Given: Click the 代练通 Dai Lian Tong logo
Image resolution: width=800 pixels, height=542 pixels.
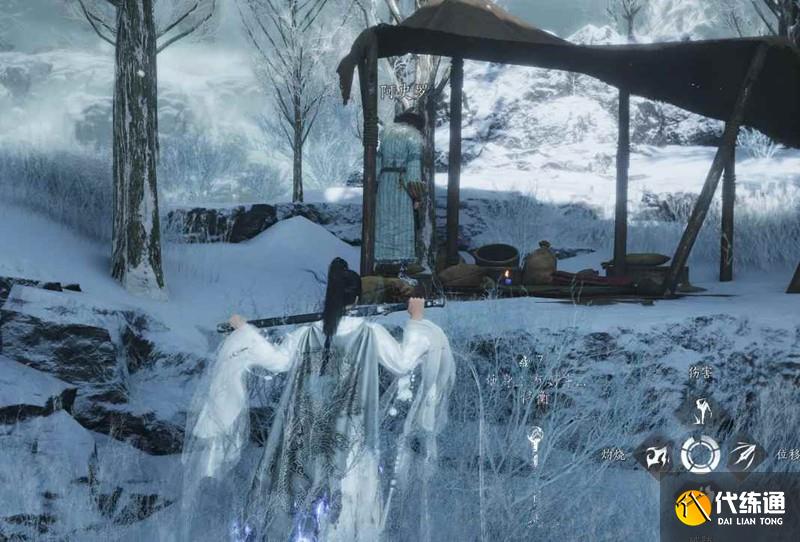Looking at the screenshot, I should [x=729, y=507].
